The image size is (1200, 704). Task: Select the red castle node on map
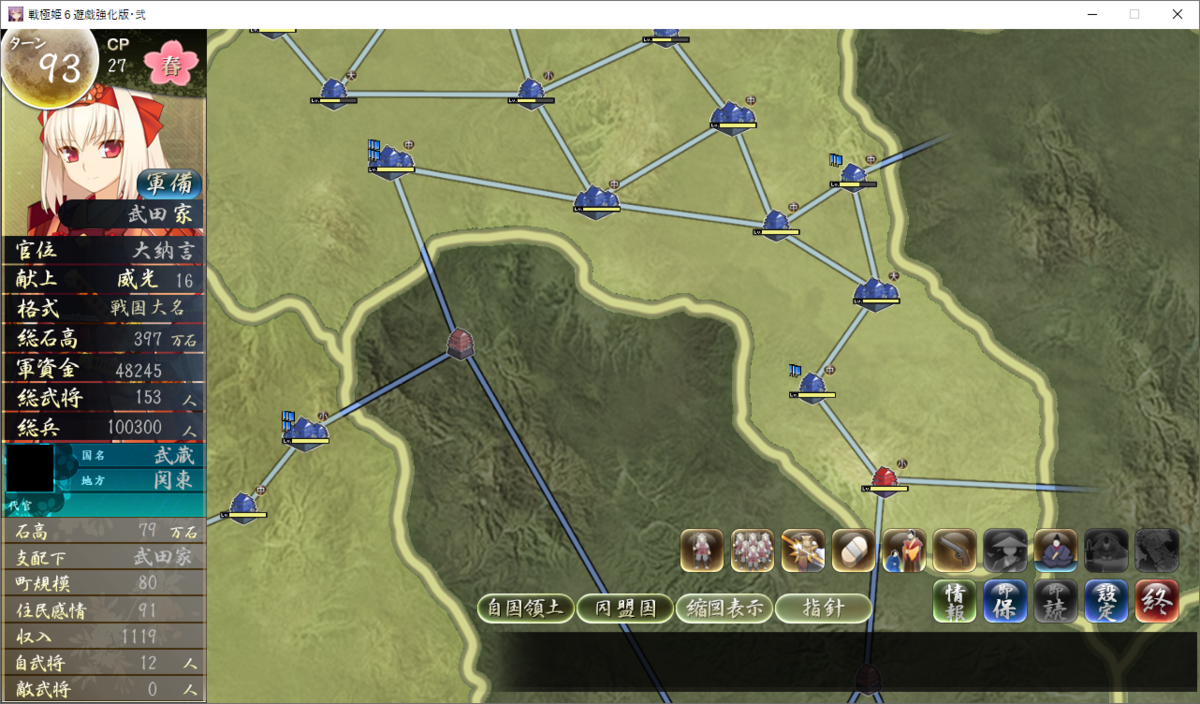pyautogui.click(x=883, y=479)
